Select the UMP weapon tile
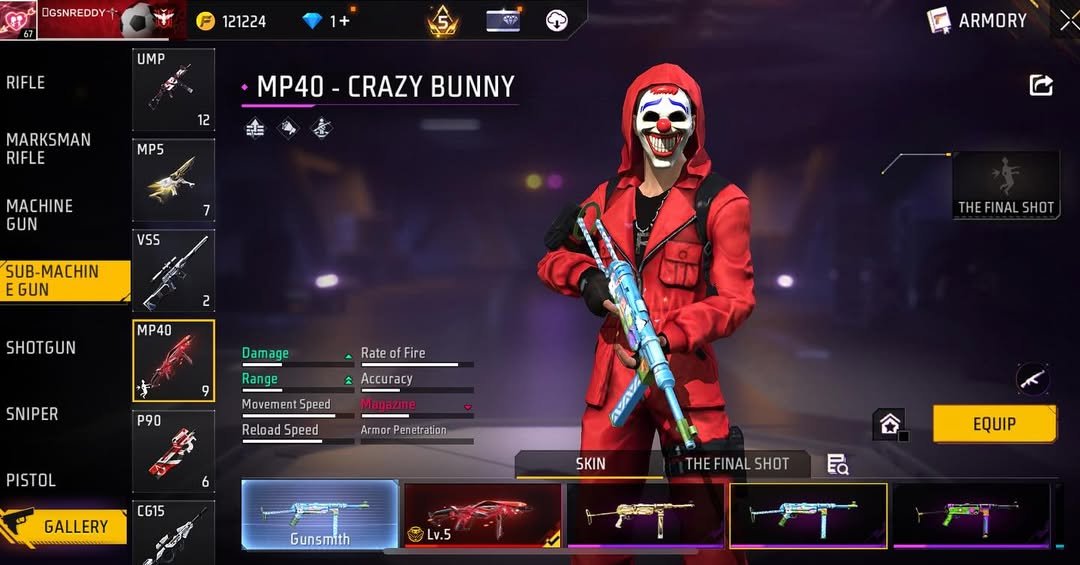 [173, 90]
